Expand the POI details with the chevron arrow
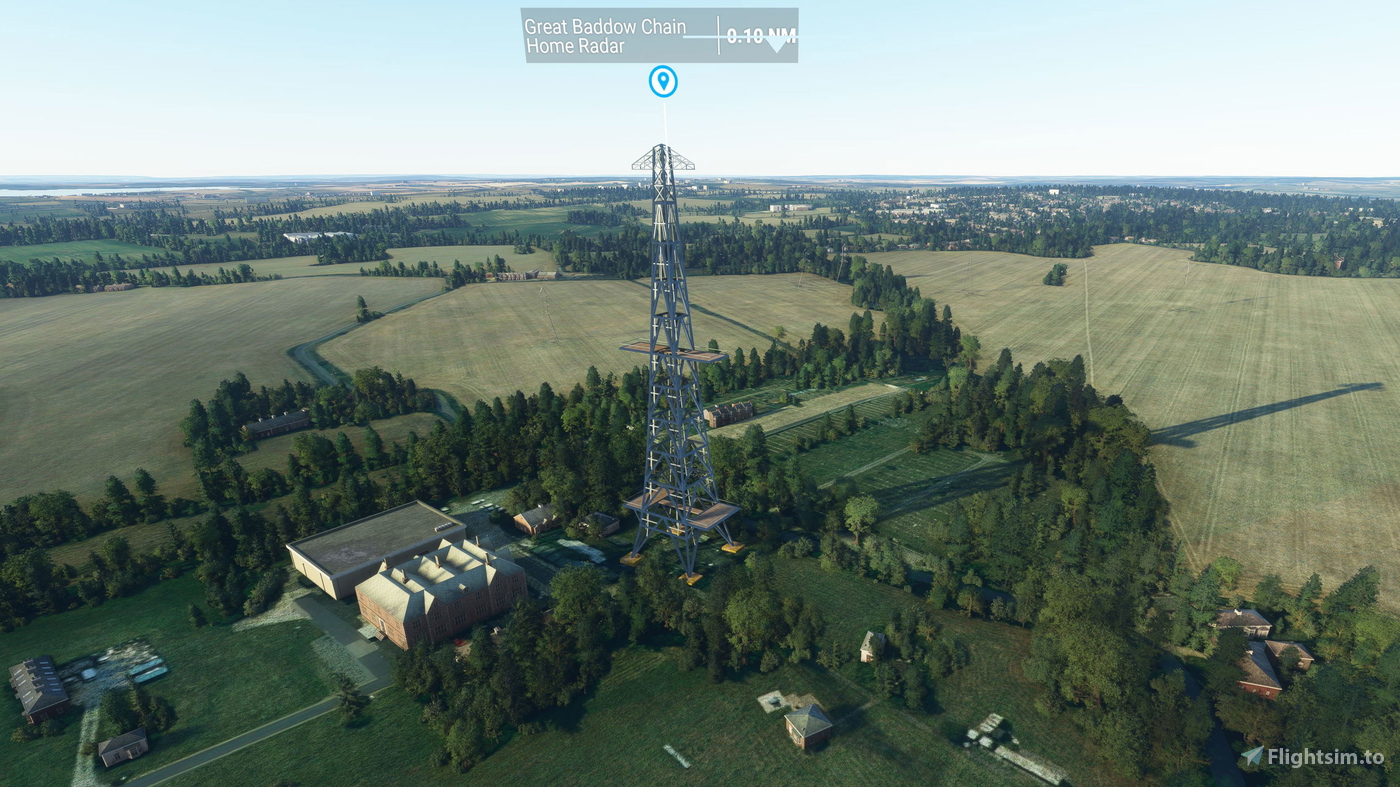 pos(778,43)
